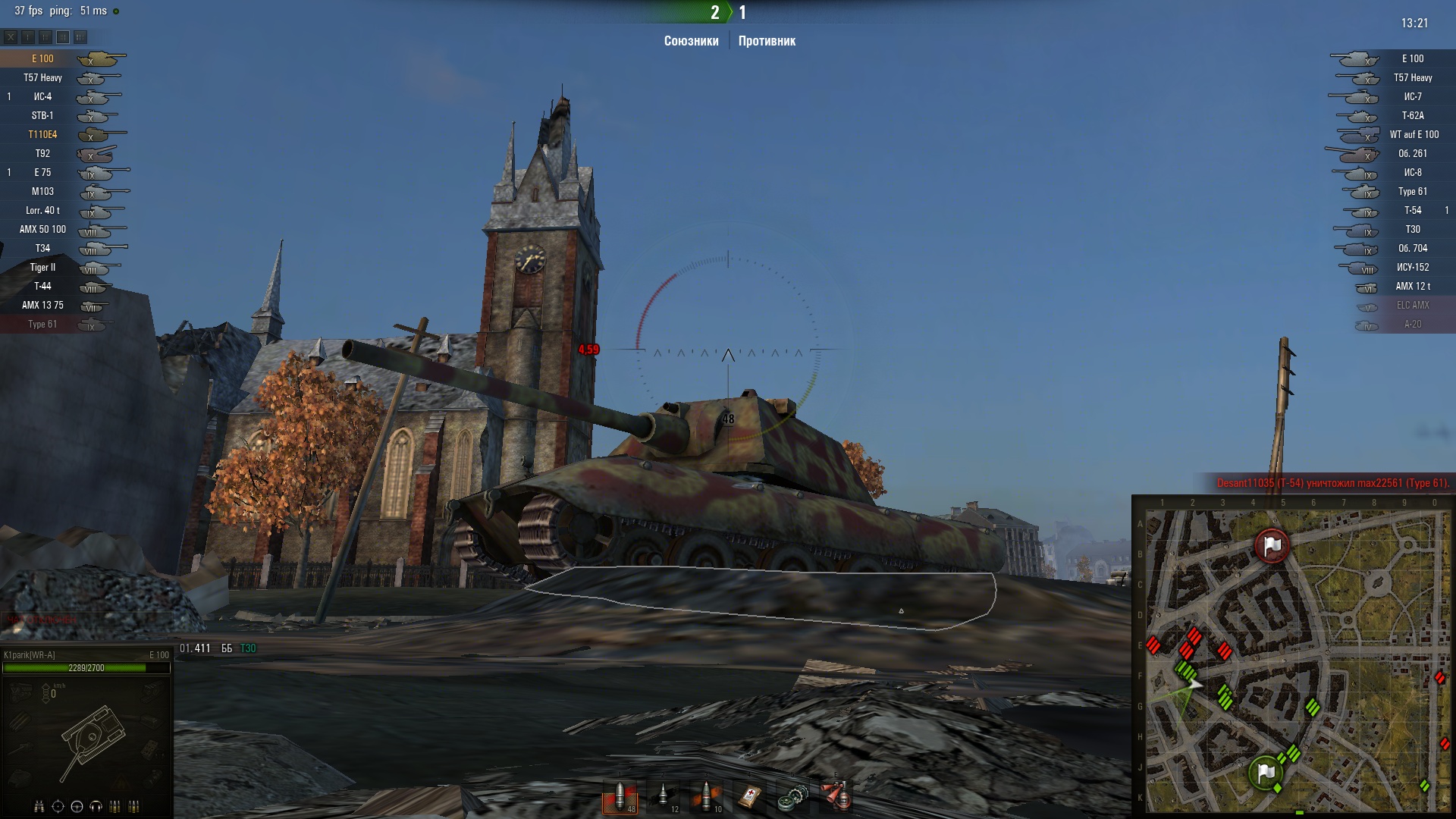Activate the repair kit consumable
The width and height of the screenshot is (1456, 819).
(x=793, y=797)
